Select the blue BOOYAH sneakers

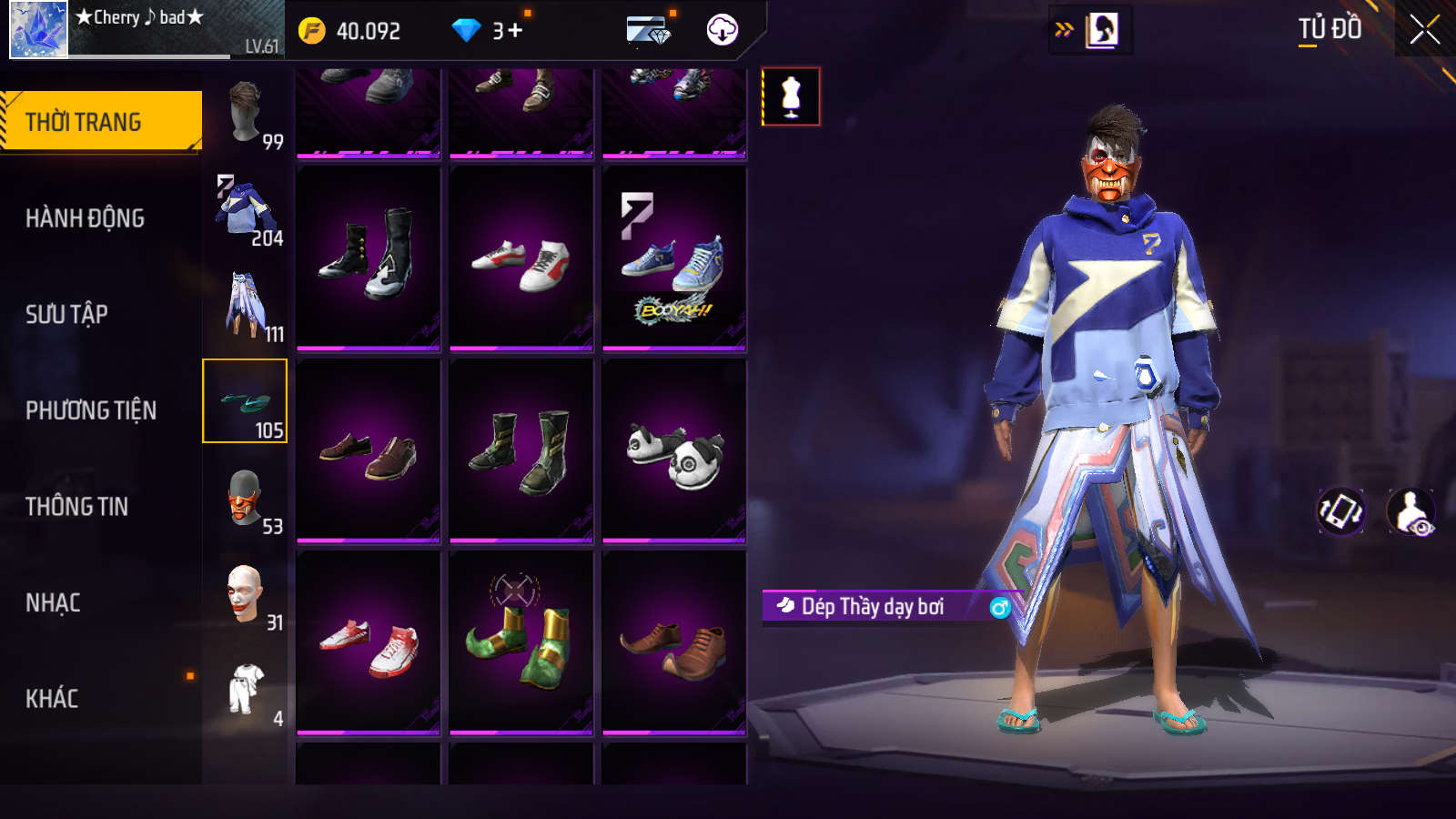pos(674,259)
